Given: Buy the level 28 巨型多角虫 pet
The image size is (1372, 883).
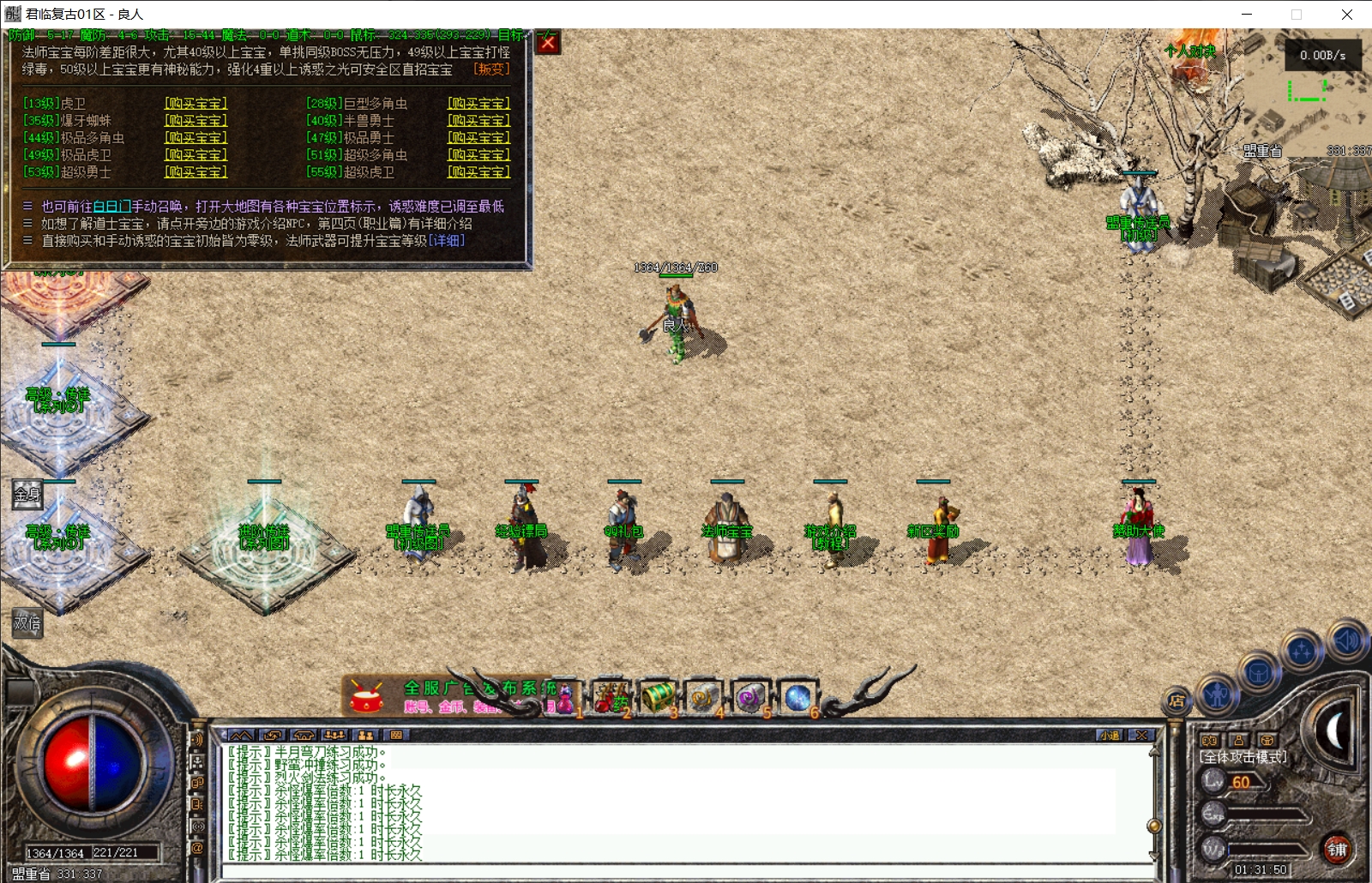Looking at the screenshot, I should 478,104.
